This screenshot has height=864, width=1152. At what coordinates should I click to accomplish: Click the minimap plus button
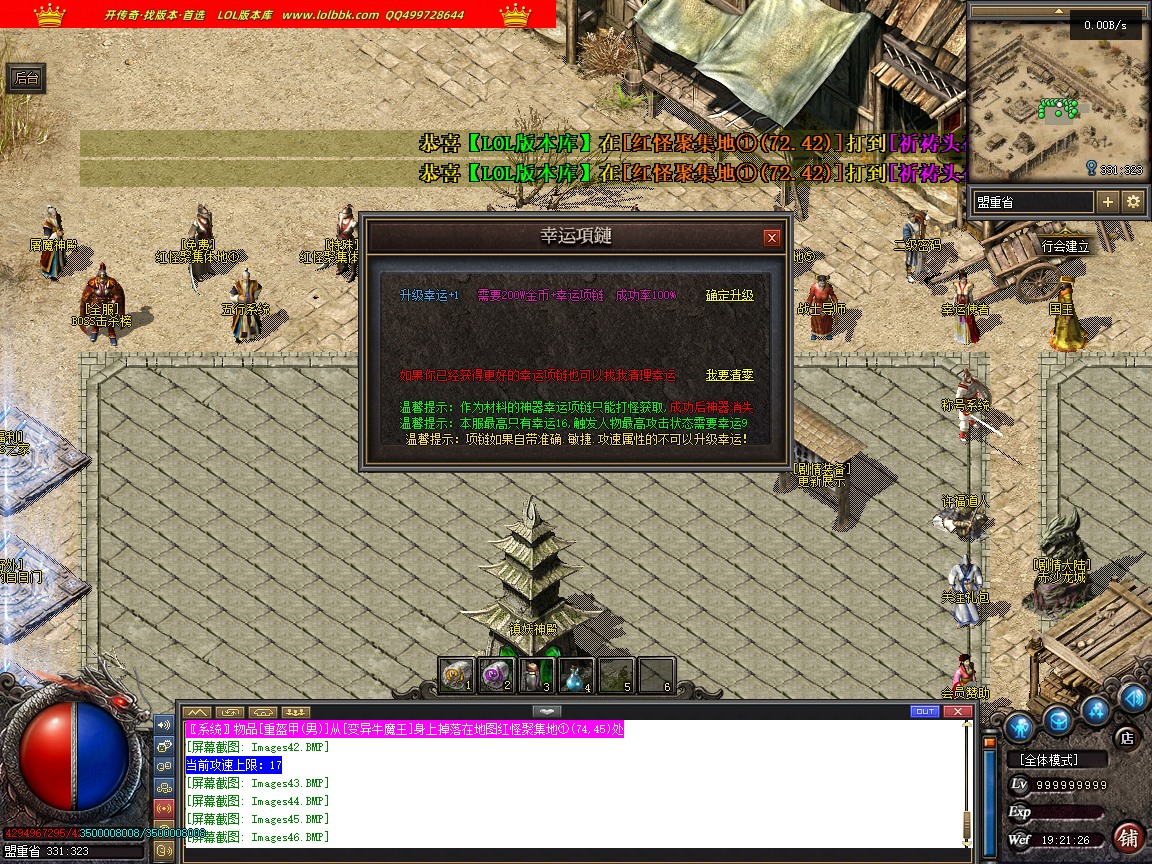tap(1108, 202)
